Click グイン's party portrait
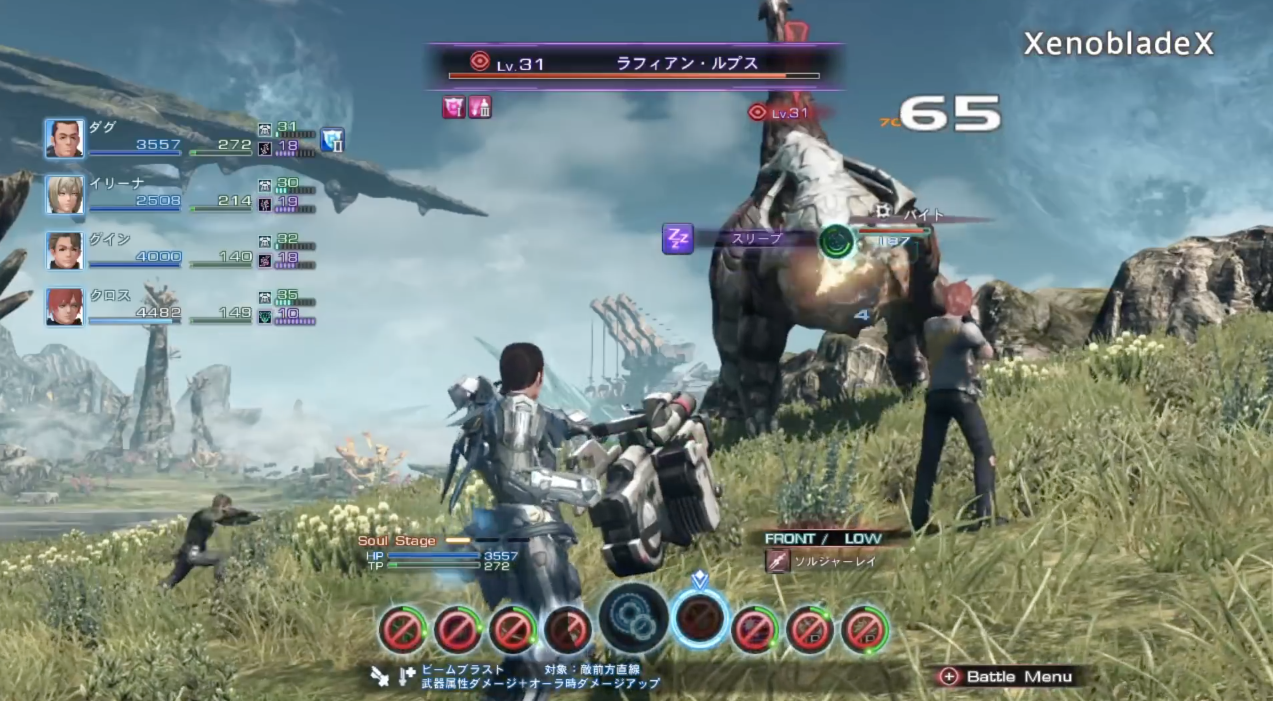 pos(65,251)
